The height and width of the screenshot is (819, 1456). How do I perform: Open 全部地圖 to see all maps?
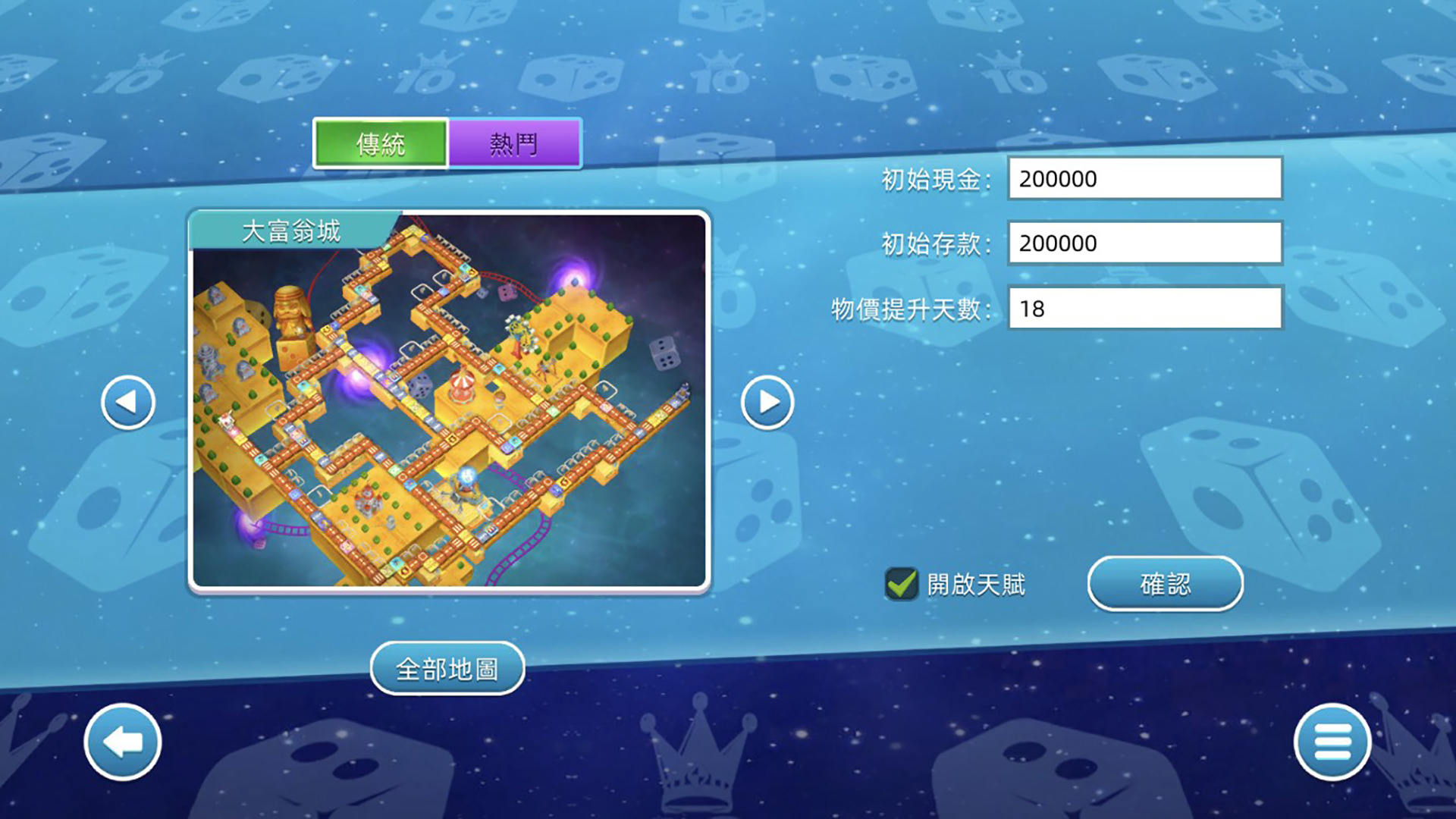[x=447, y=668]
